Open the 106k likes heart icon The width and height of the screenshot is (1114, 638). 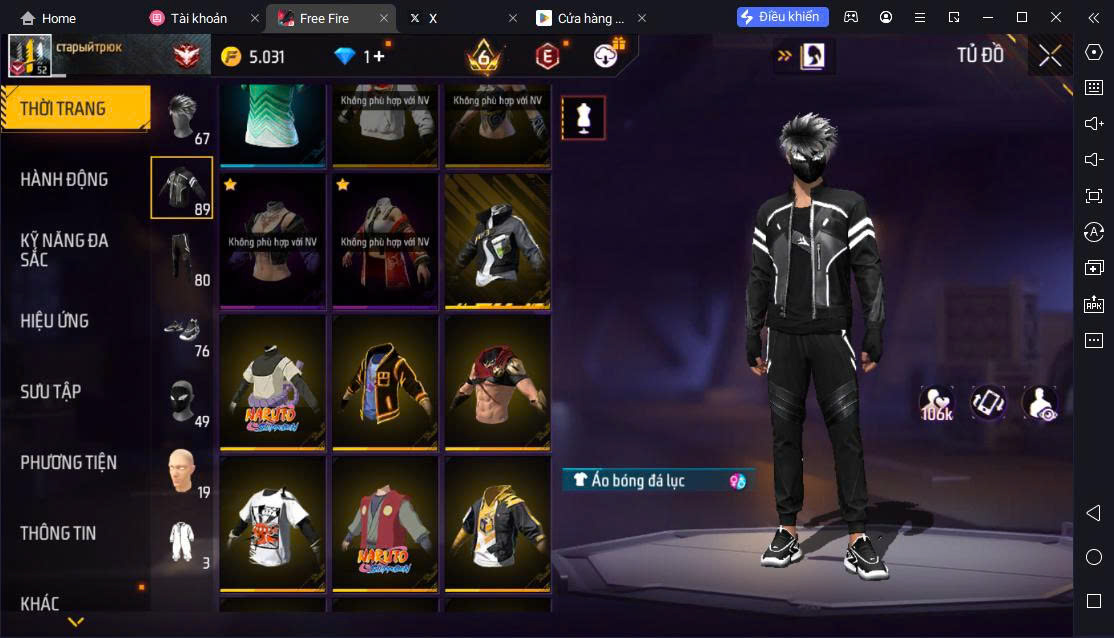(x=937, y=403)
